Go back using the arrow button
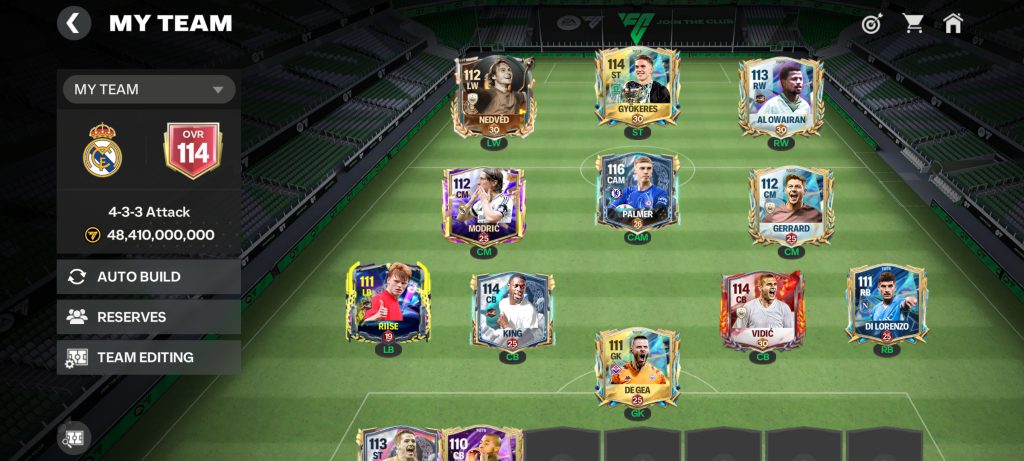 click(x=74, y=22)
